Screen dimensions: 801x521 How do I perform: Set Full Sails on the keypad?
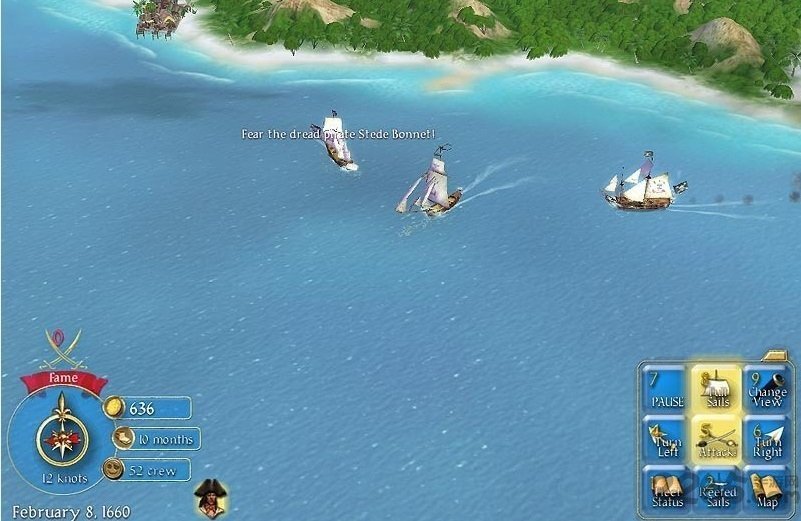click(x=716, y=390)
